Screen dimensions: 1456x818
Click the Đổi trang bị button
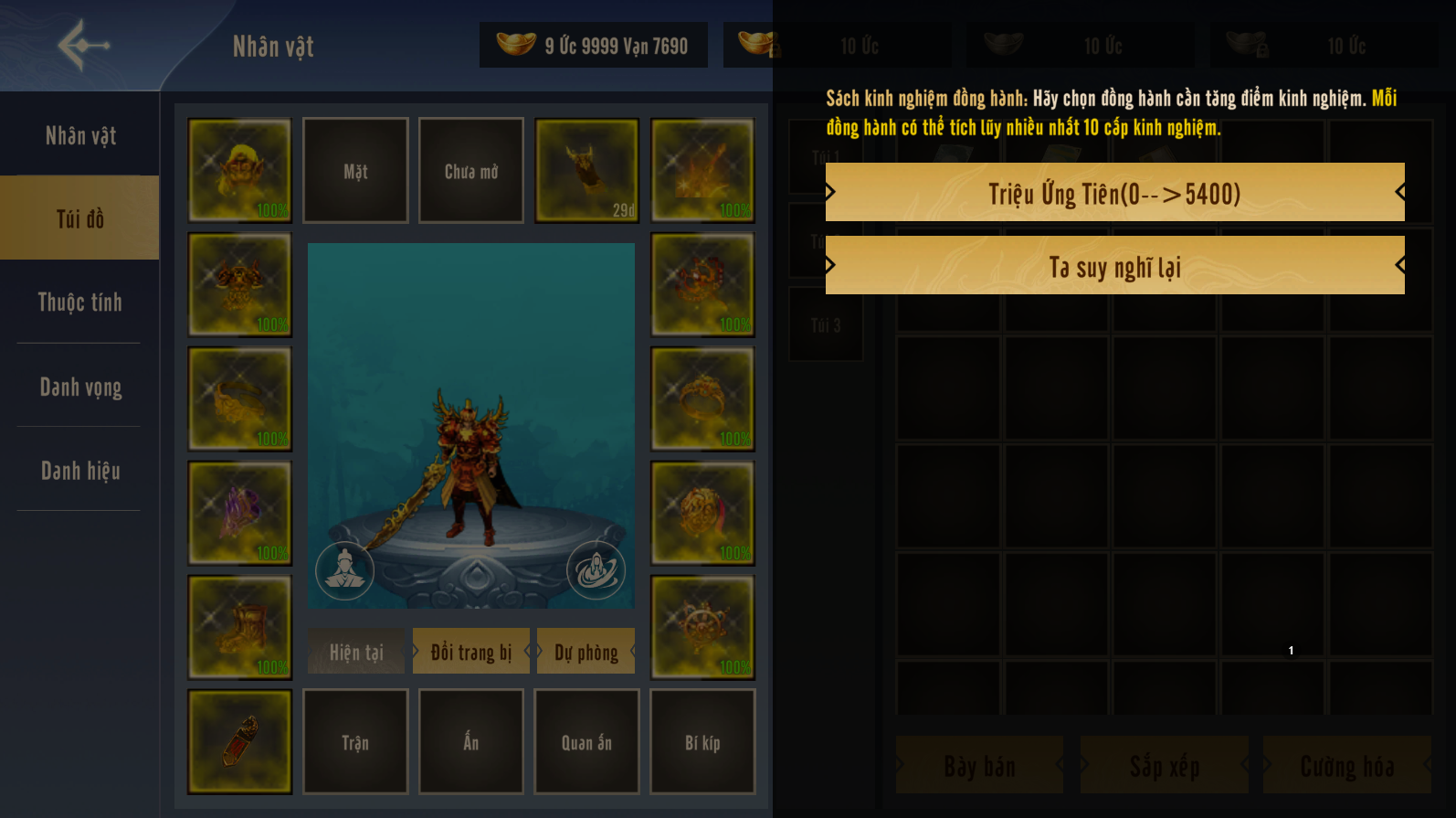pyautogui.click(x=470, y=652)
